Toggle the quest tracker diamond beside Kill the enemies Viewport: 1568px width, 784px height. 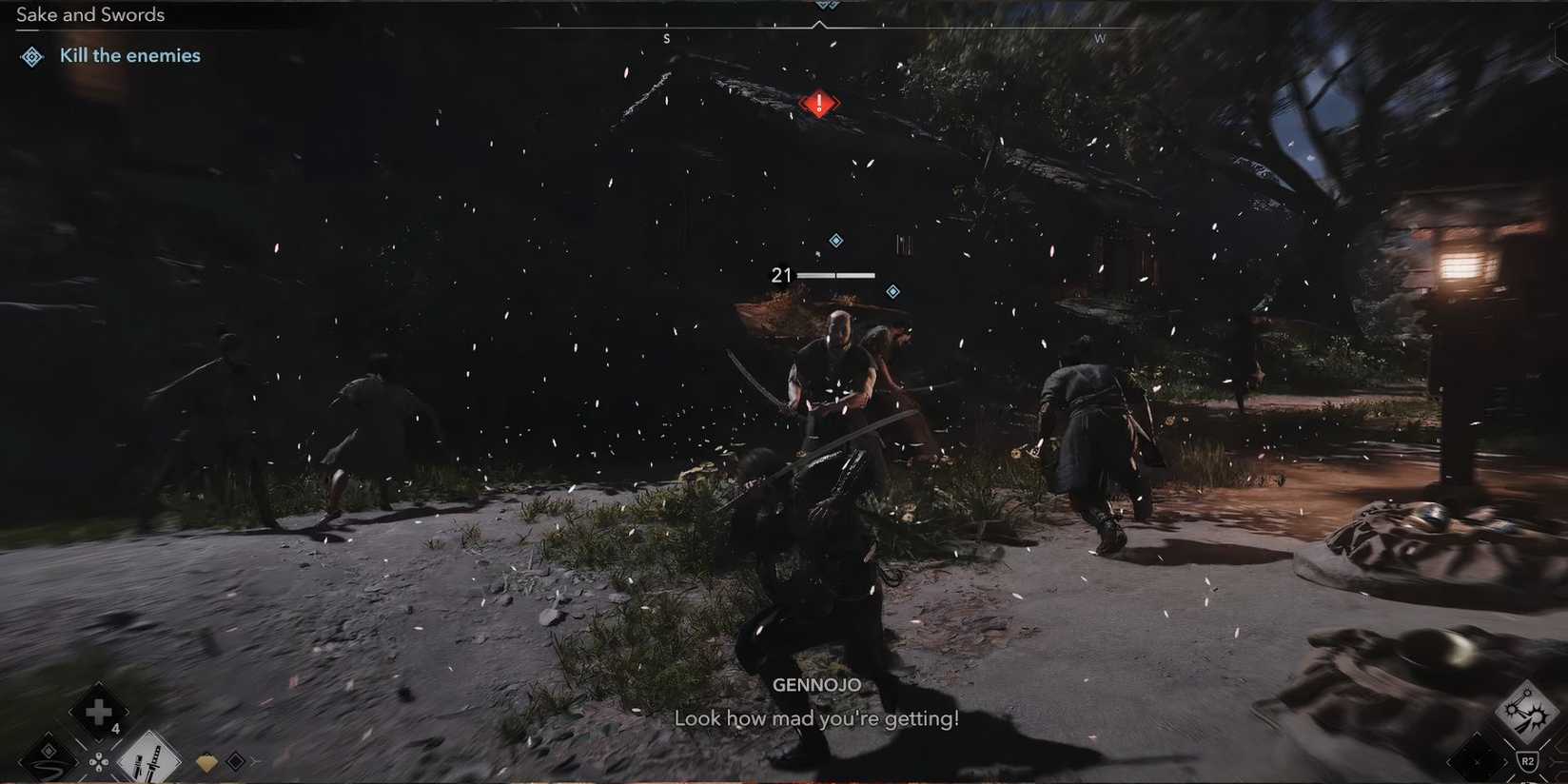tap(31, 56)
